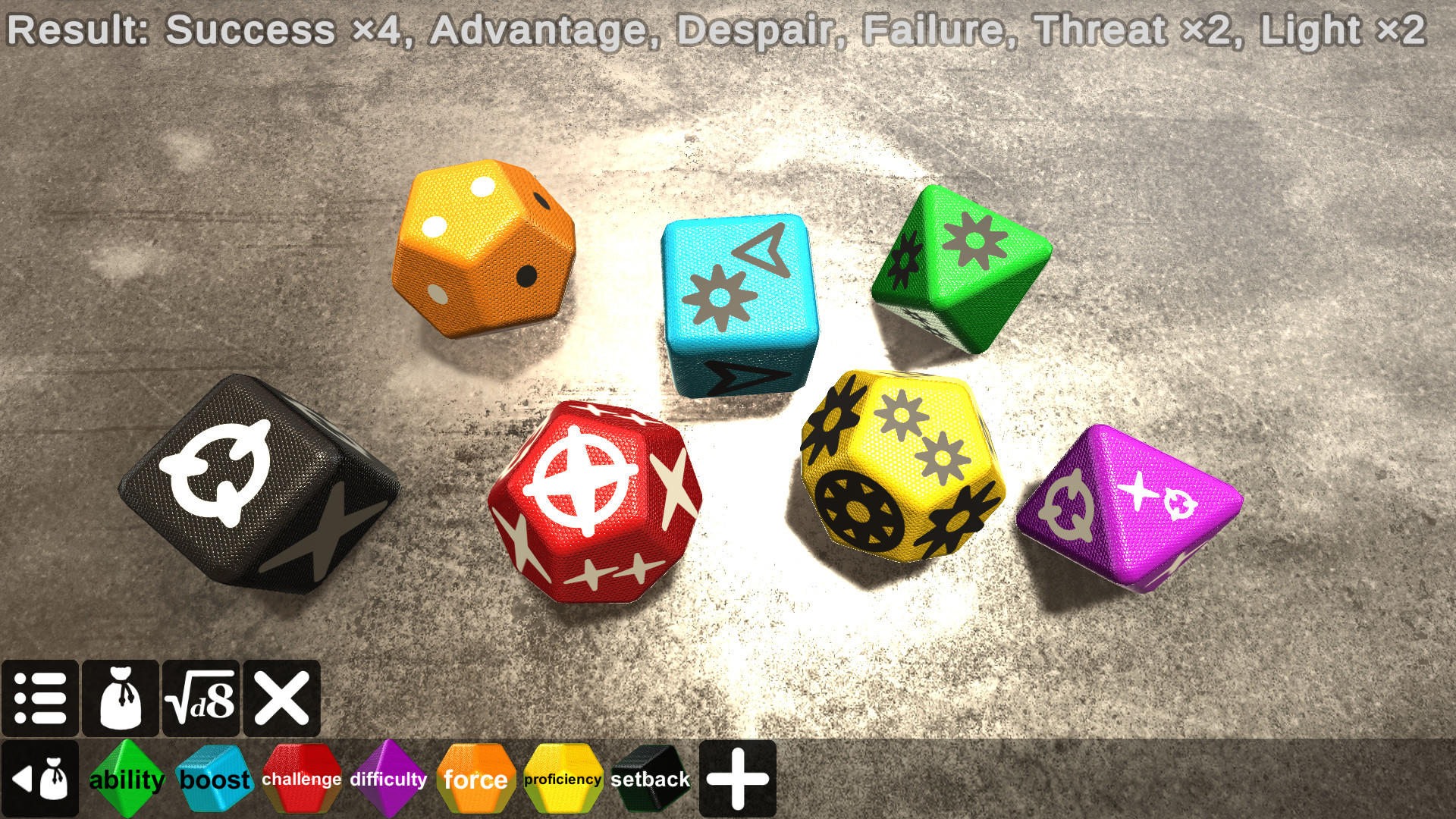Image resolution: width=1456 pixels, height=819 pixels.
Task: Click the plus button to add more dice
Action: 738,778
